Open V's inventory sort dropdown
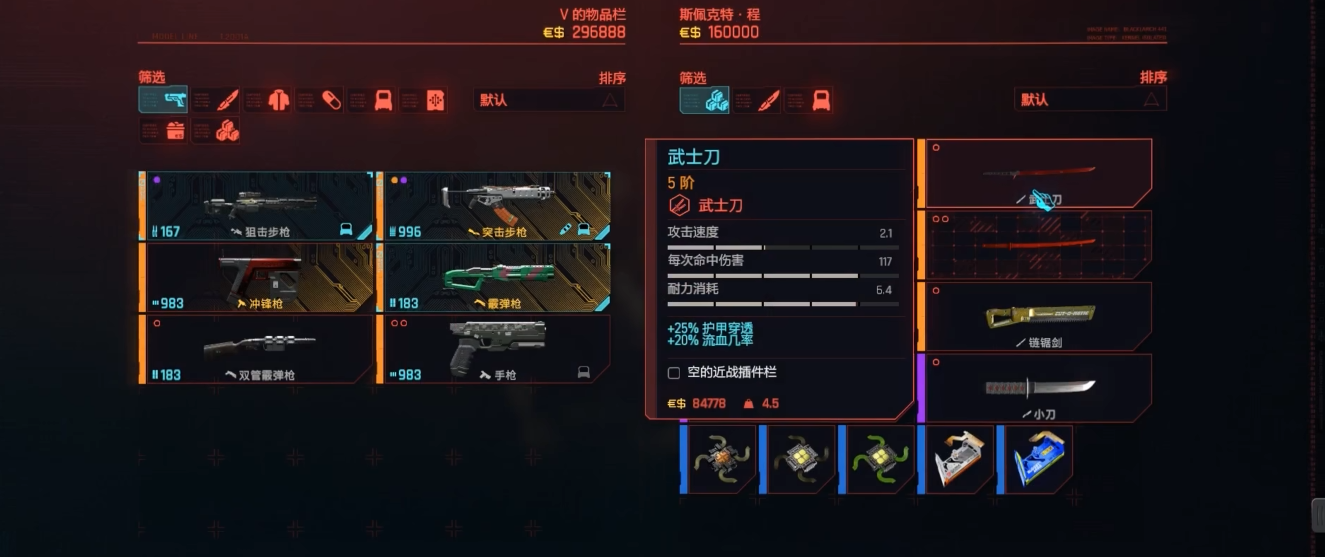Screen dimensions: 1325x557 click(x=549, y=100)
